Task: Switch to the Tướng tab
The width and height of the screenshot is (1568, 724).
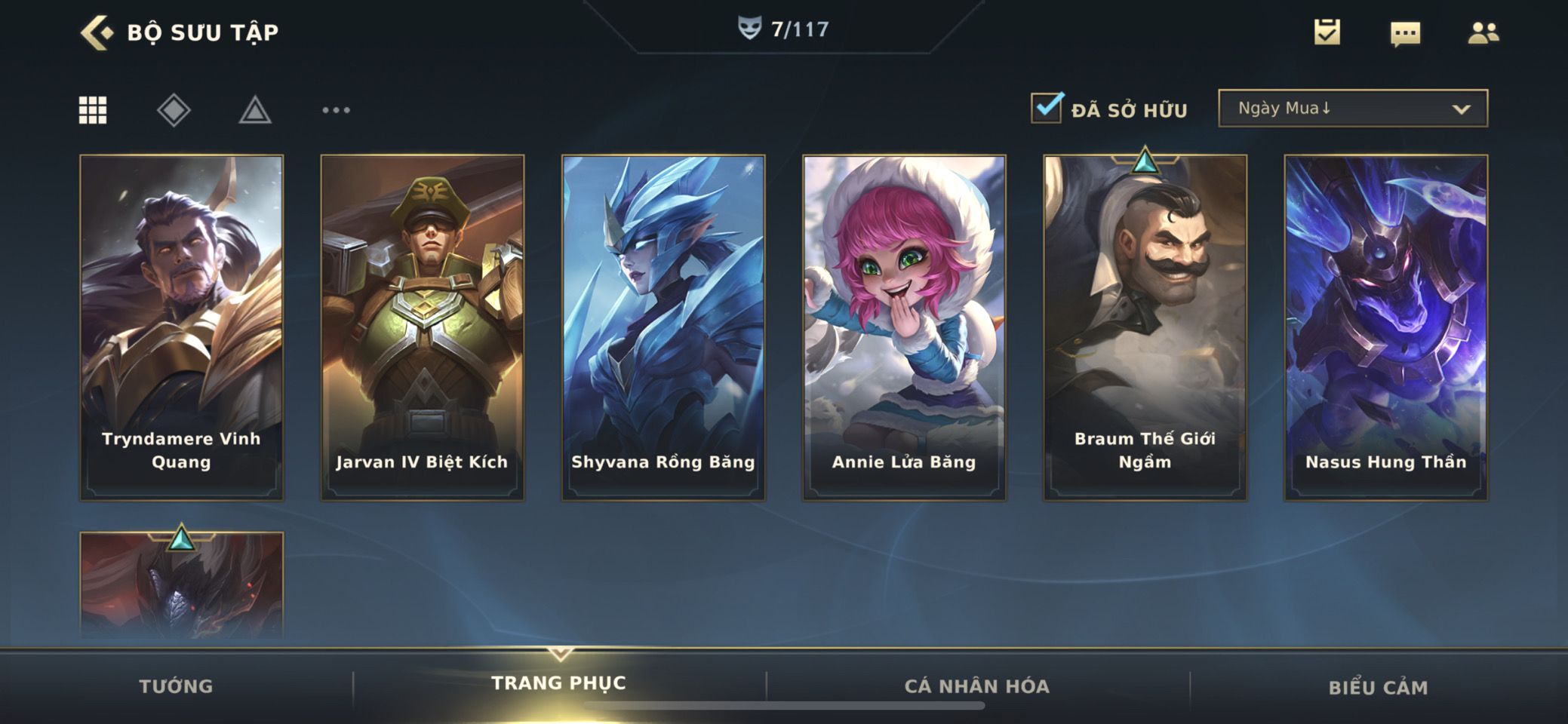Action: (176, 686)
